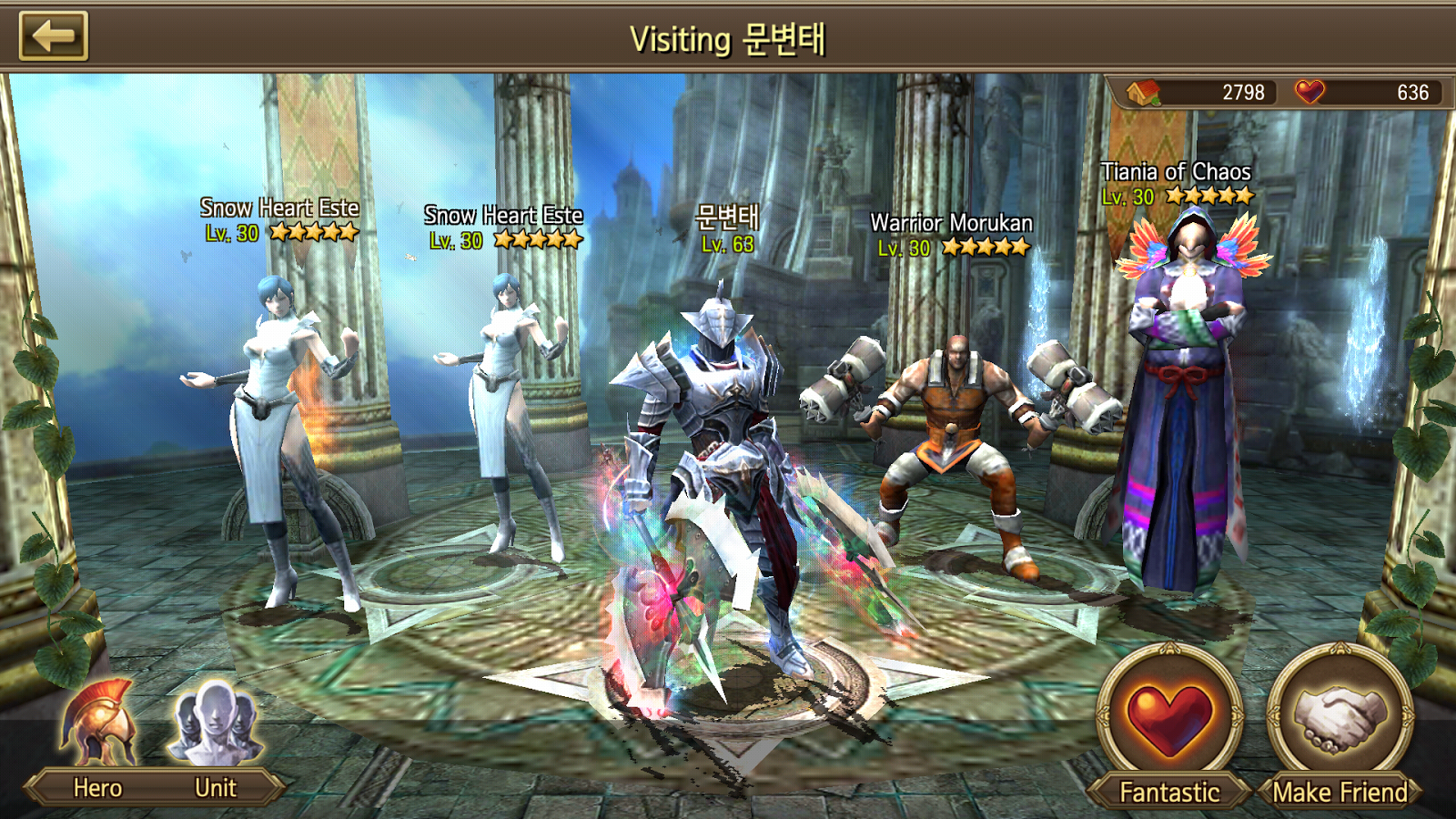Click the heart resource icon showing 636
Image resolution: width=1456 pixels, height=819 pixels.
[1309, 92]
